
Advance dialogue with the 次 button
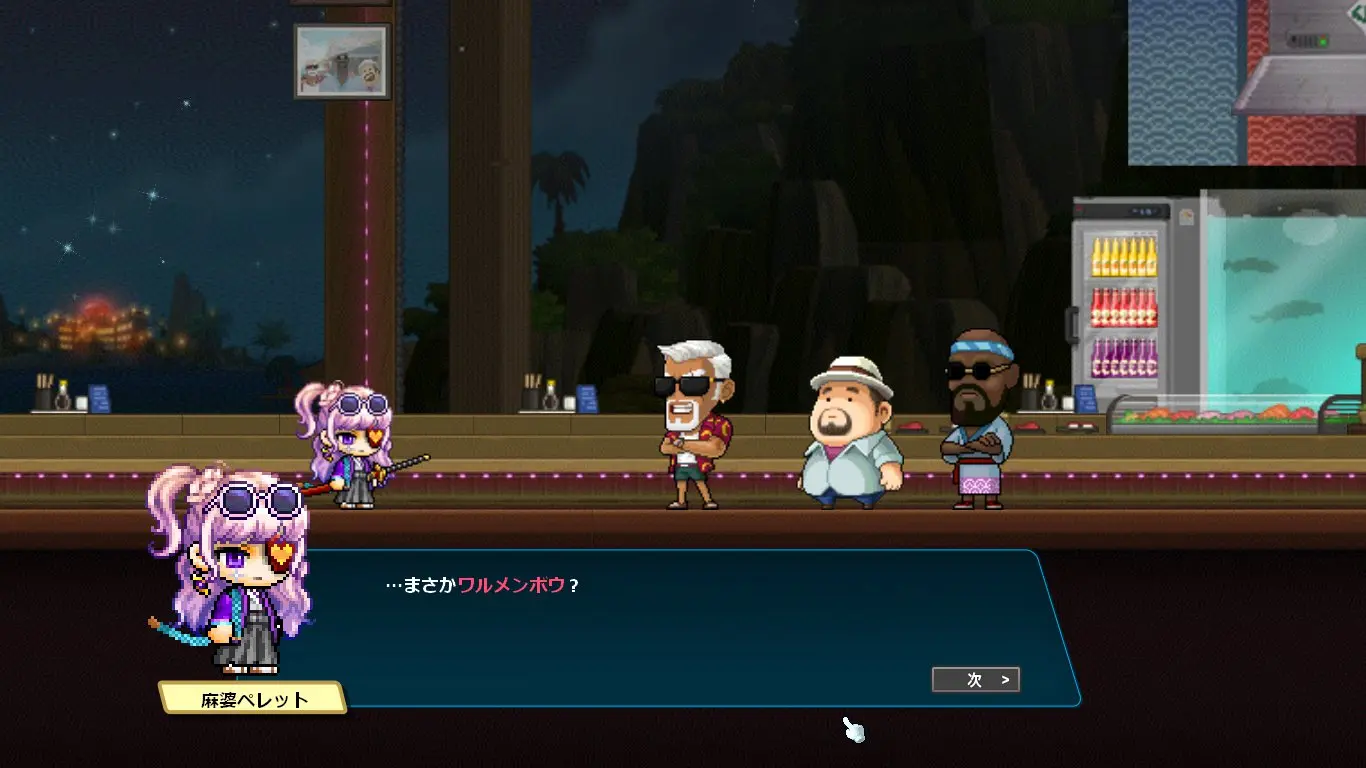coord(975,680)
